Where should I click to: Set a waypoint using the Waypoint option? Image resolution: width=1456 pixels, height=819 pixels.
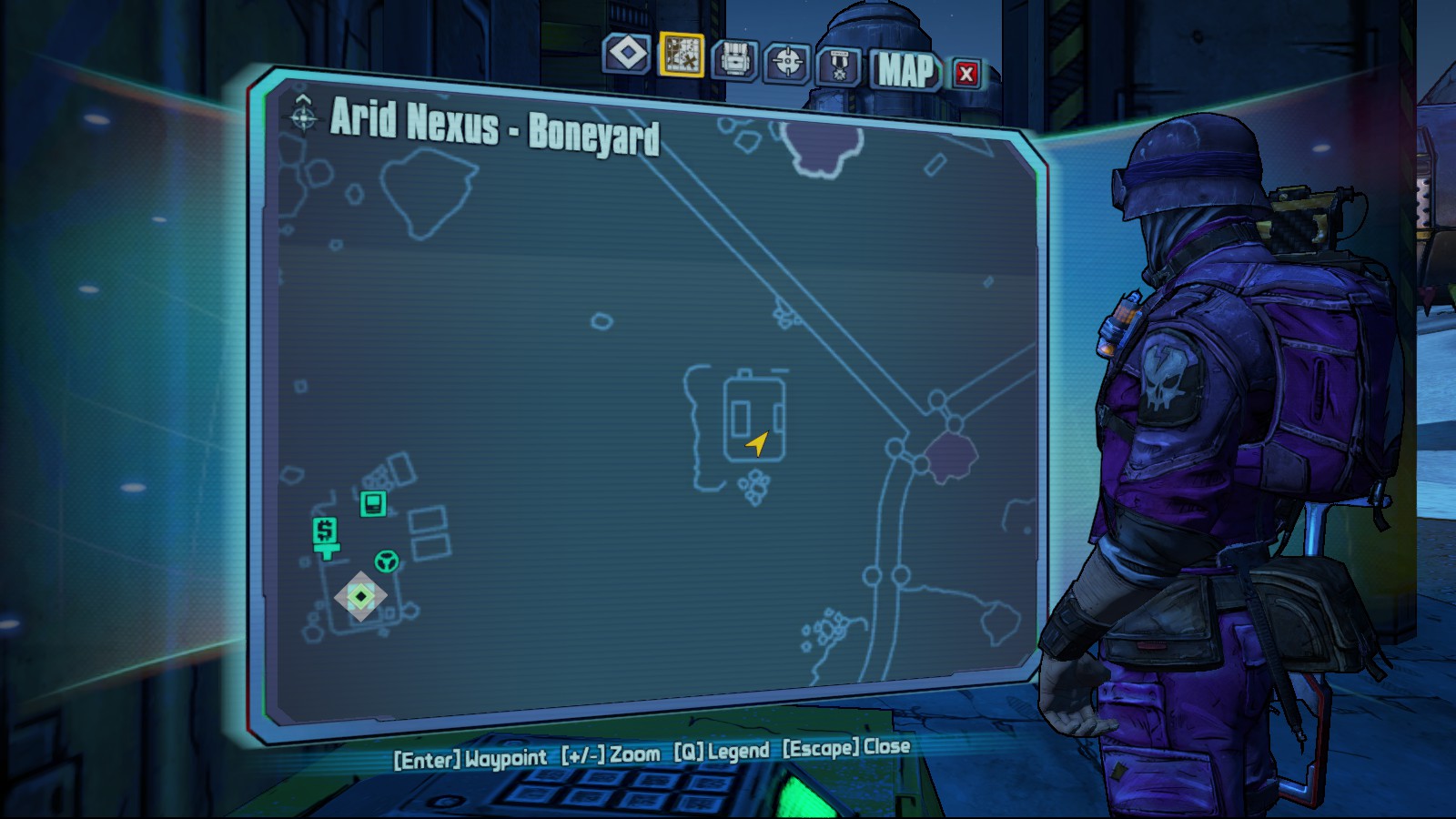pos(469,753)
